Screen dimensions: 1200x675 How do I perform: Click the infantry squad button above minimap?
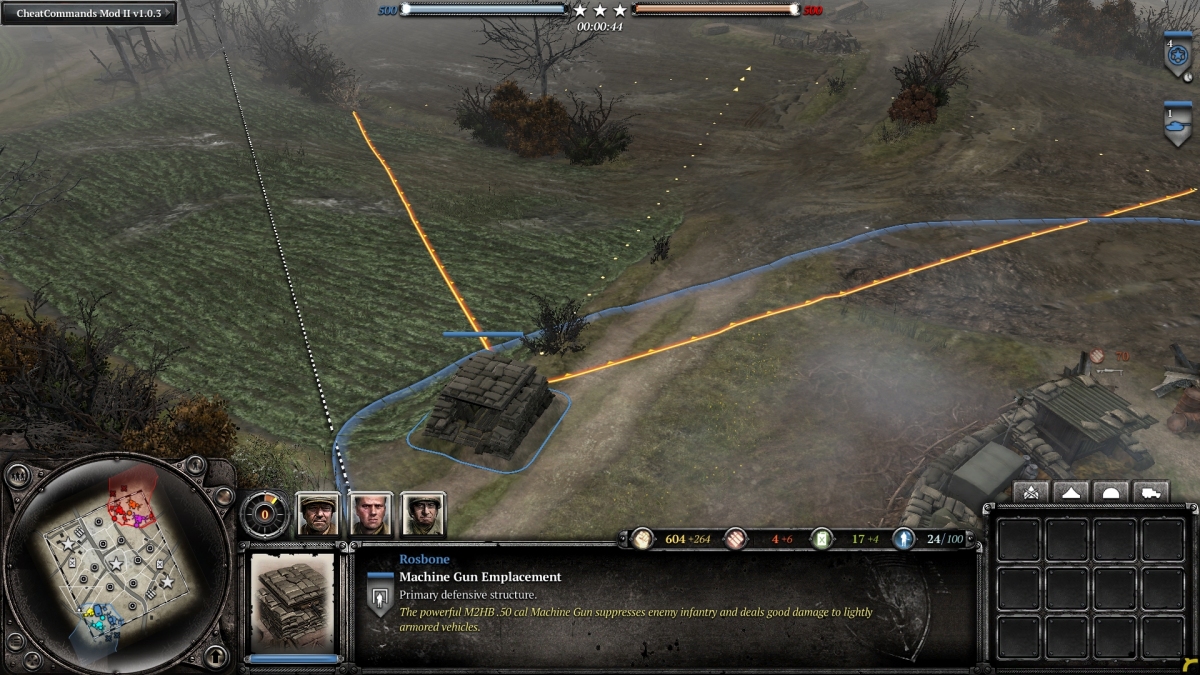tap(18, 476)
